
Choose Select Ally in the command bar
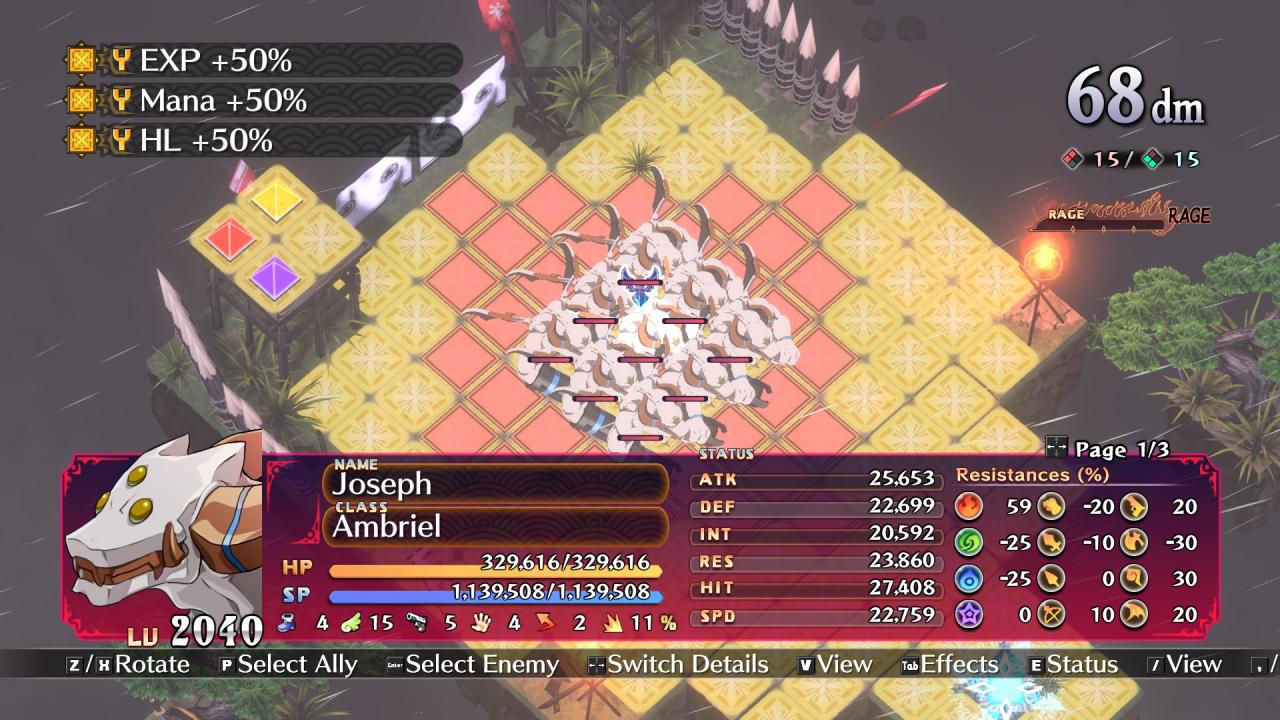point(288,665)
